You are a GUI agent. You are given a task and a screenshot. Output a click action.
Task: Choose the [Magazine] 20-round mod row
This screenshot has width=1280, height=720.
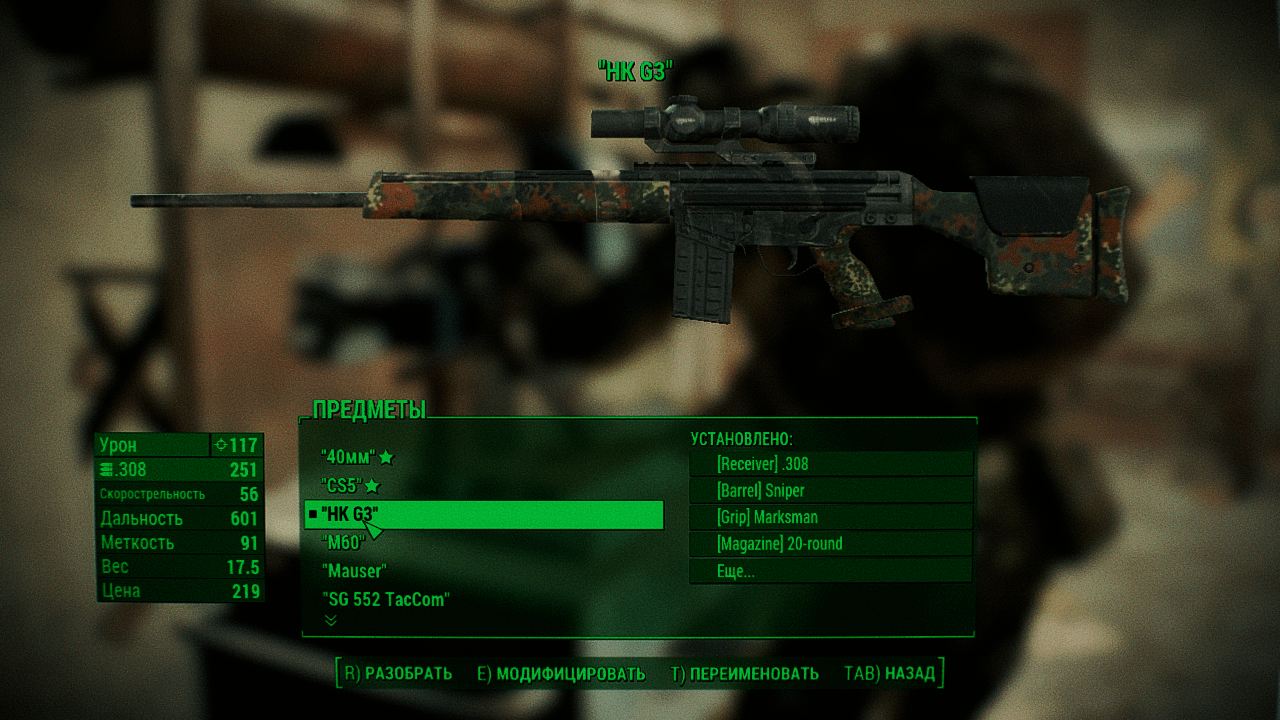830,544
